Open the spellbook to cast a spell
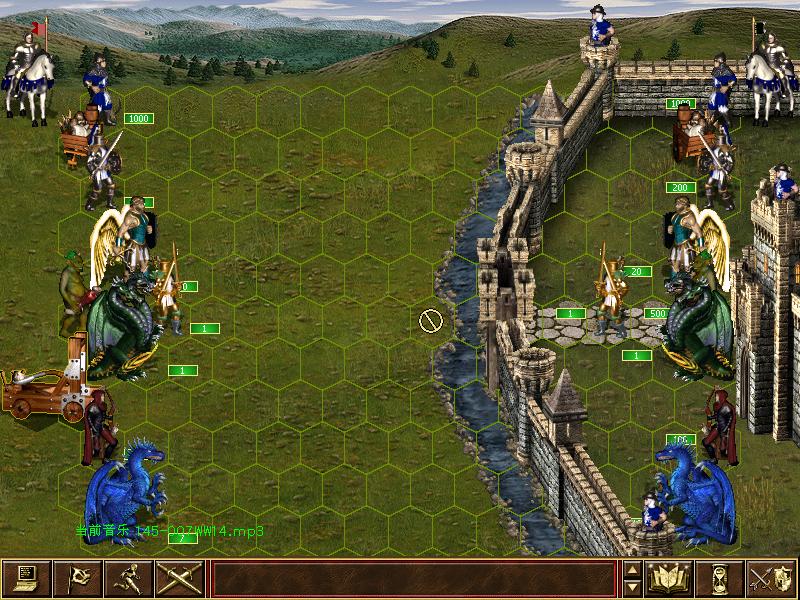 point(670,578)
